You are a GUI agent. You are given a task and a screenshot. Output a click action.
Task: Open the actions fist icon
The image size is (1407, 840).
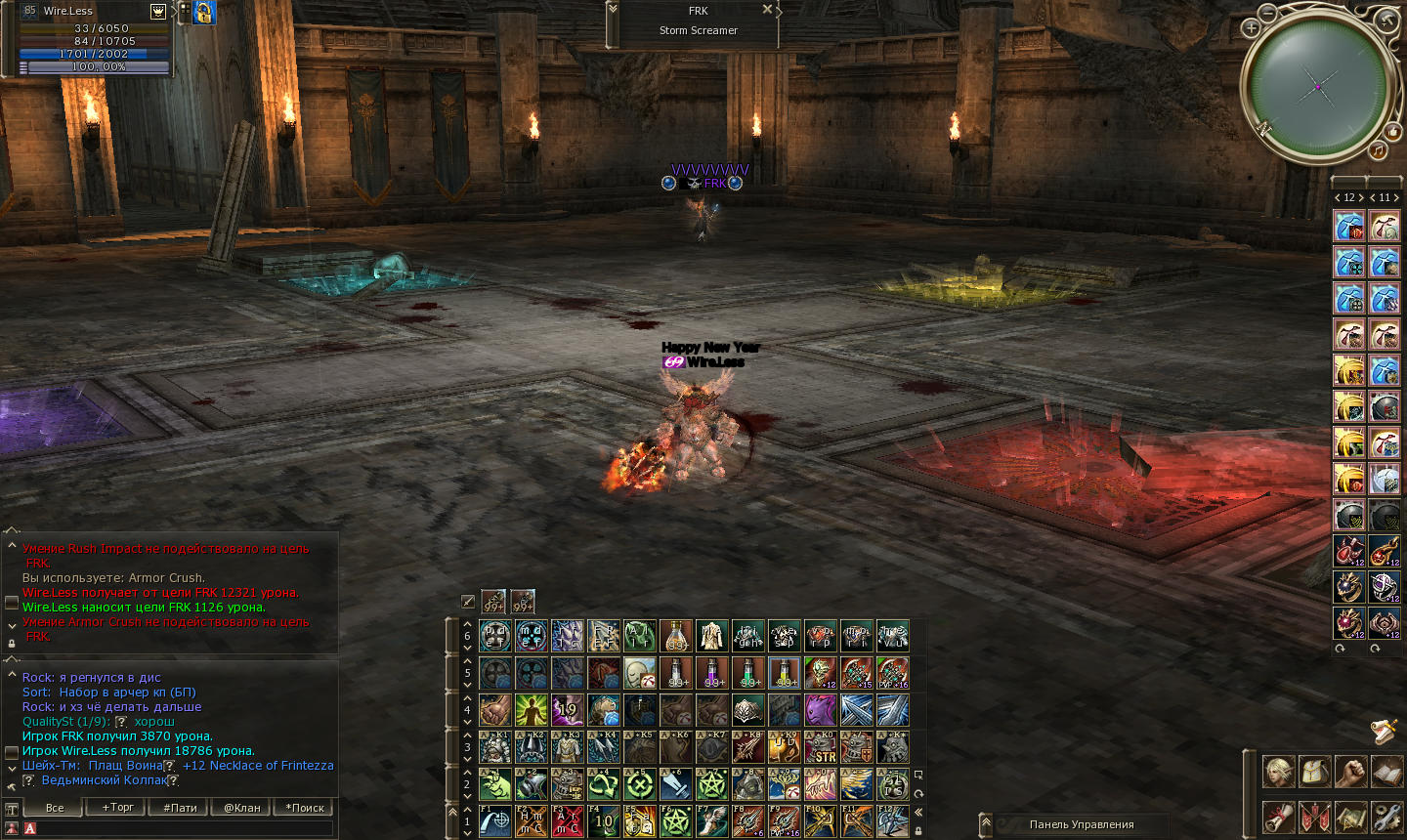click(x=1351, y=772)
